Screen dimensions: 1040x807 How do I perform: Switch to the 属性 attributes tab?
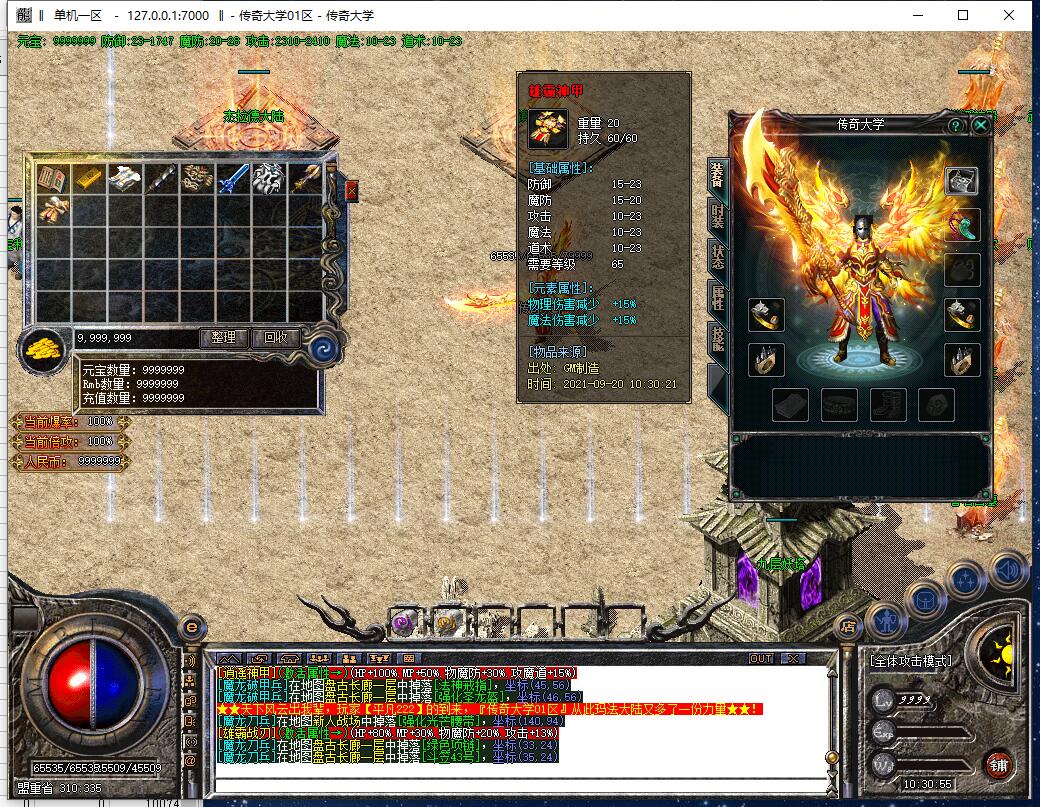point(717,297)
